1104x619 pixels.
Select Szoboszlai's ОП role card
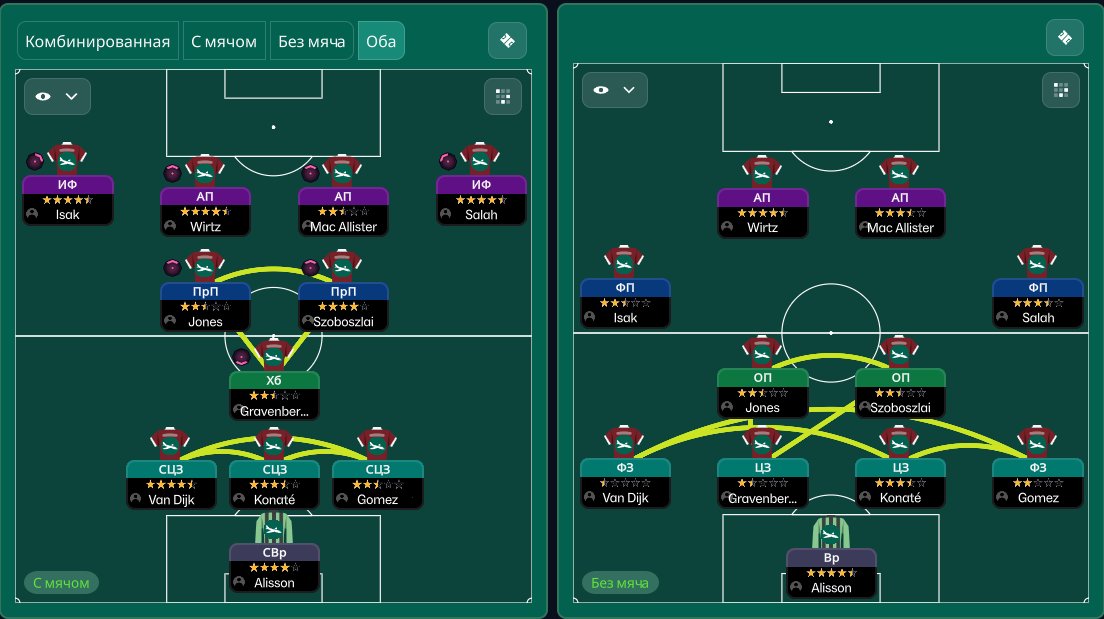click(x=900, y=393)
